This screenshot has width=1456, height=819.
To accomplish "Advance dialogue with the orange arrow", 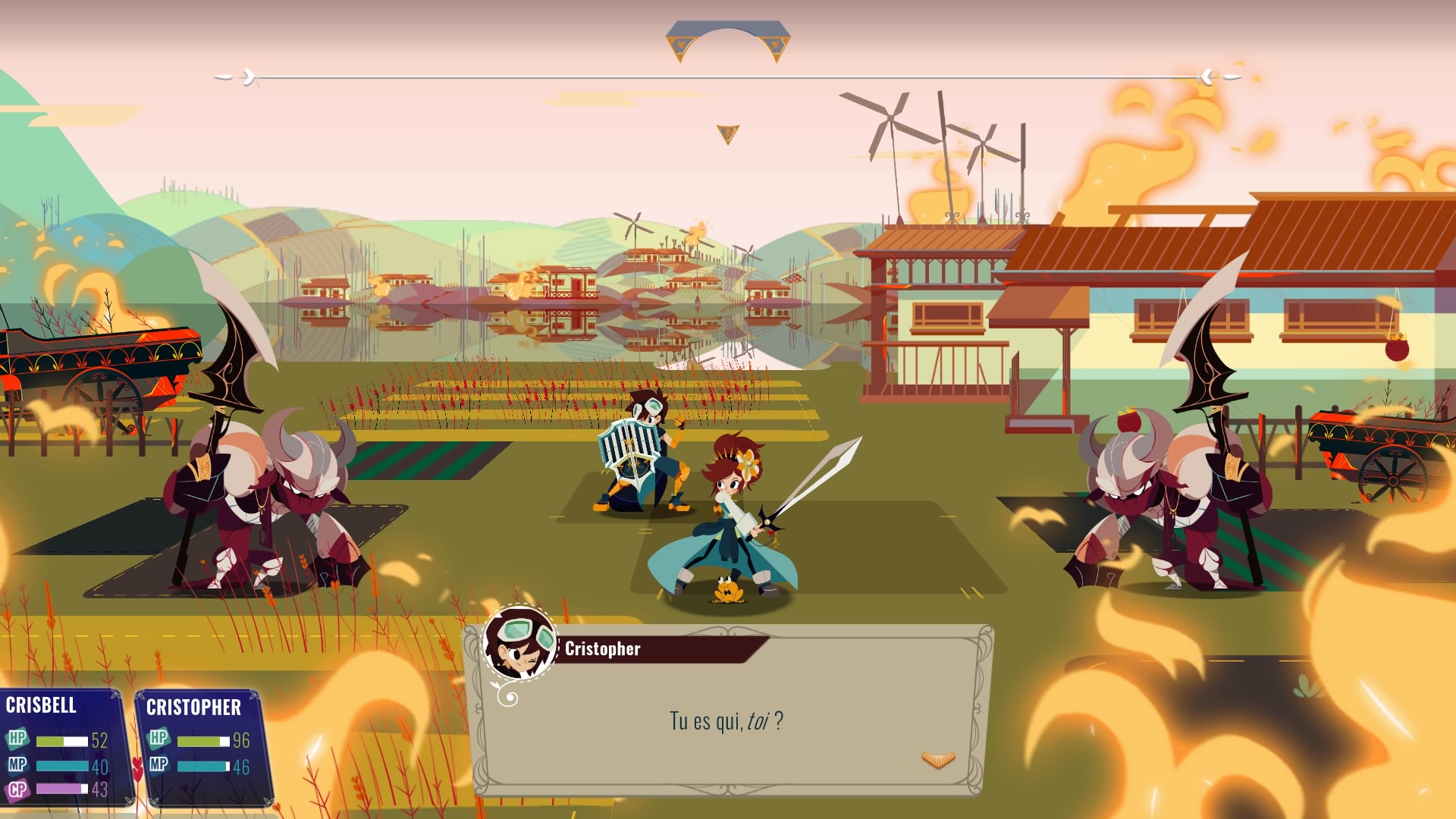I will (937, 759).
